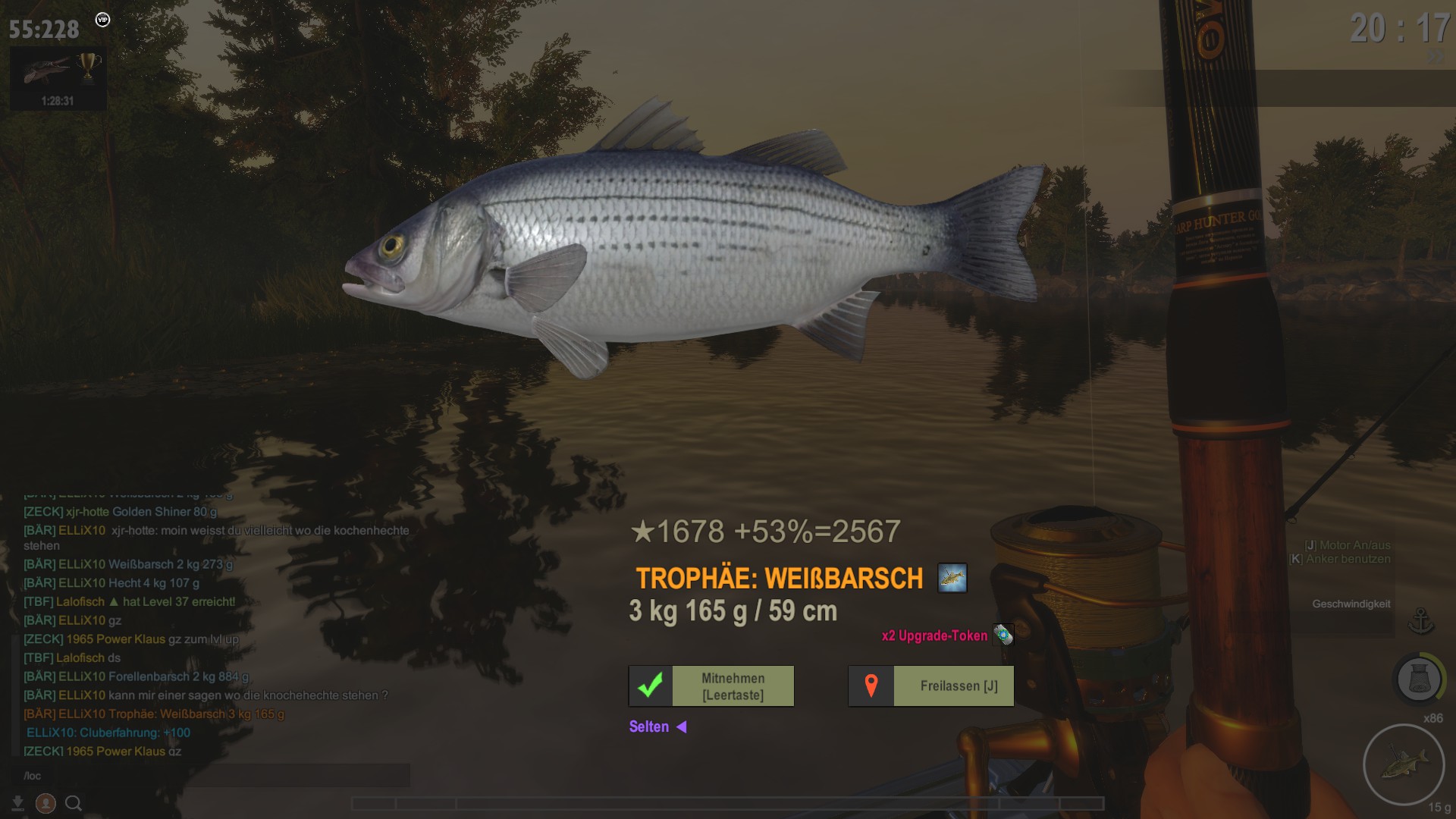
Task: Click the purple Selten rarity label
Action: tap(649, 726)
